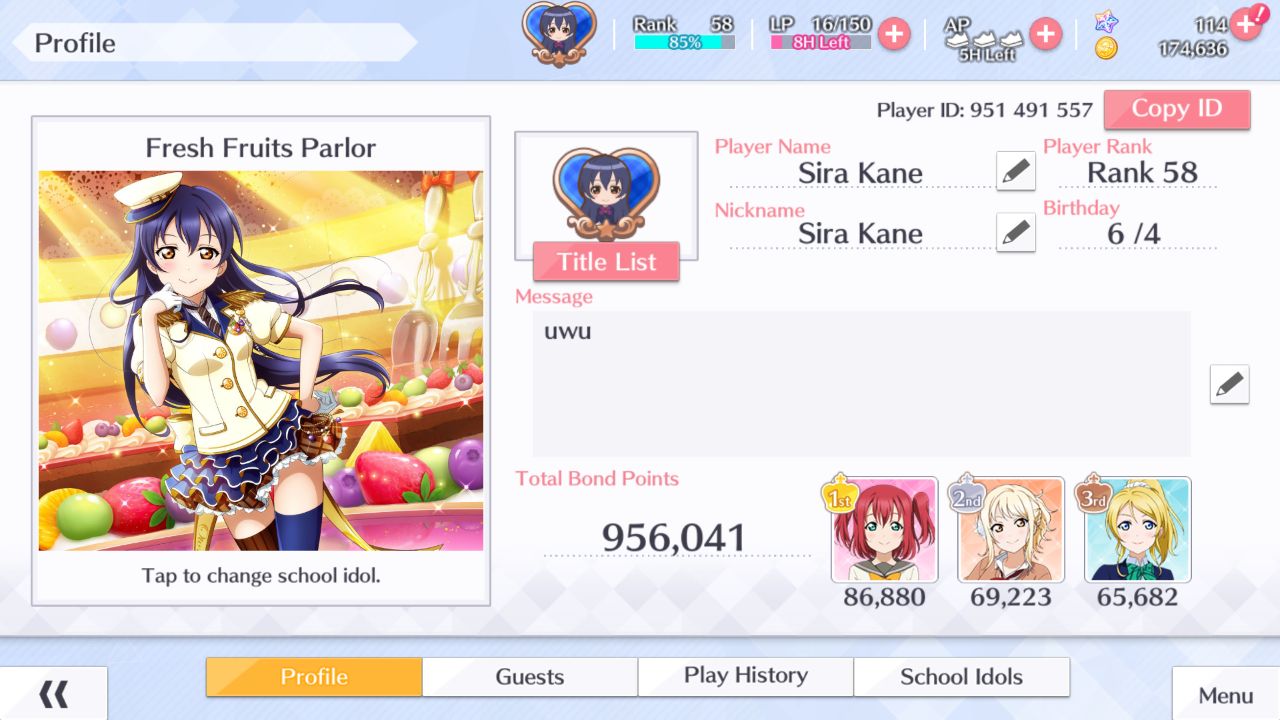1280x720 pixels.
Task: Edit the Player Name field
Action: (1015, 171)
